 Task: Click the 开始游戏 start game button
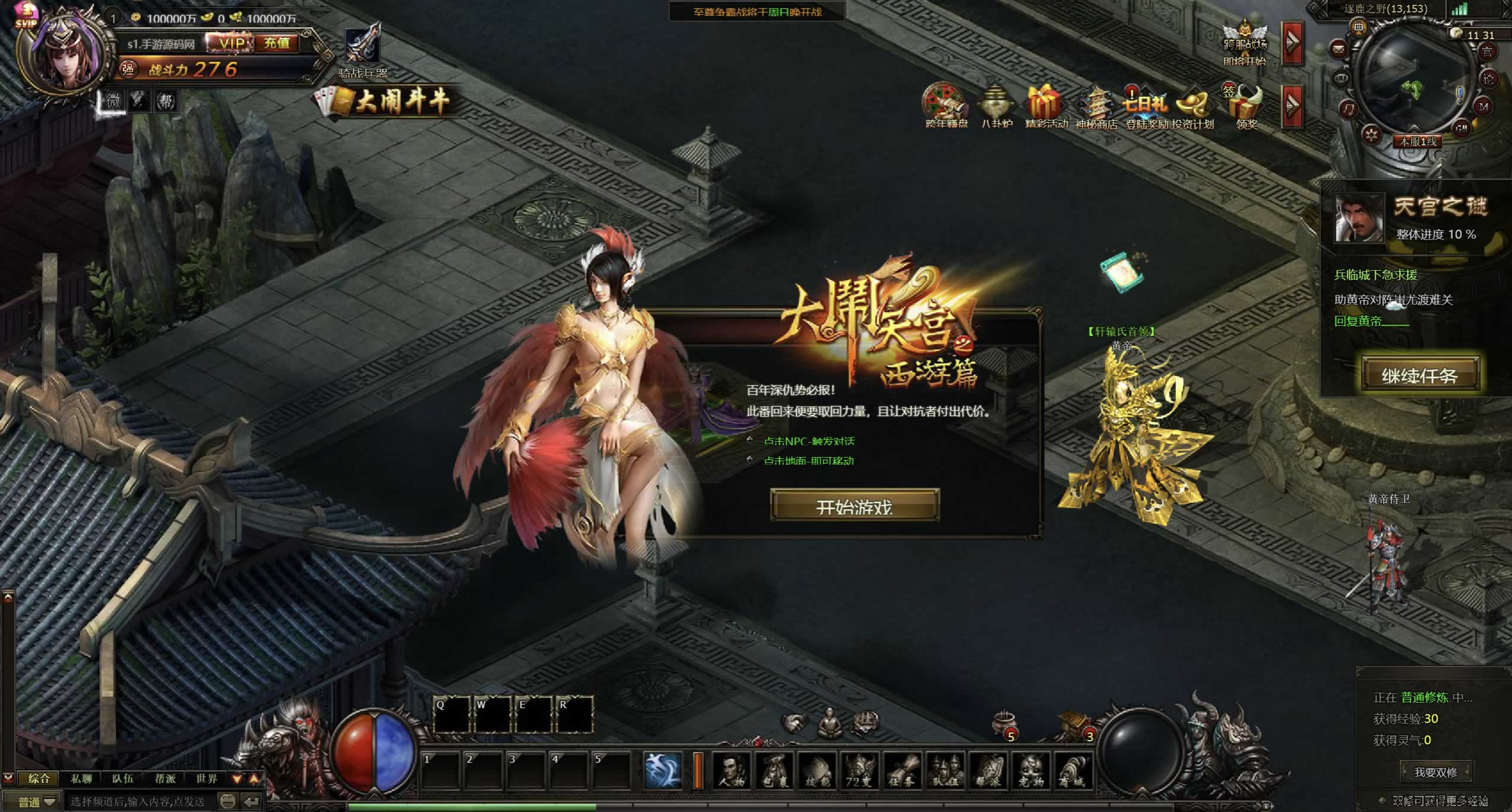coord(855,506)
